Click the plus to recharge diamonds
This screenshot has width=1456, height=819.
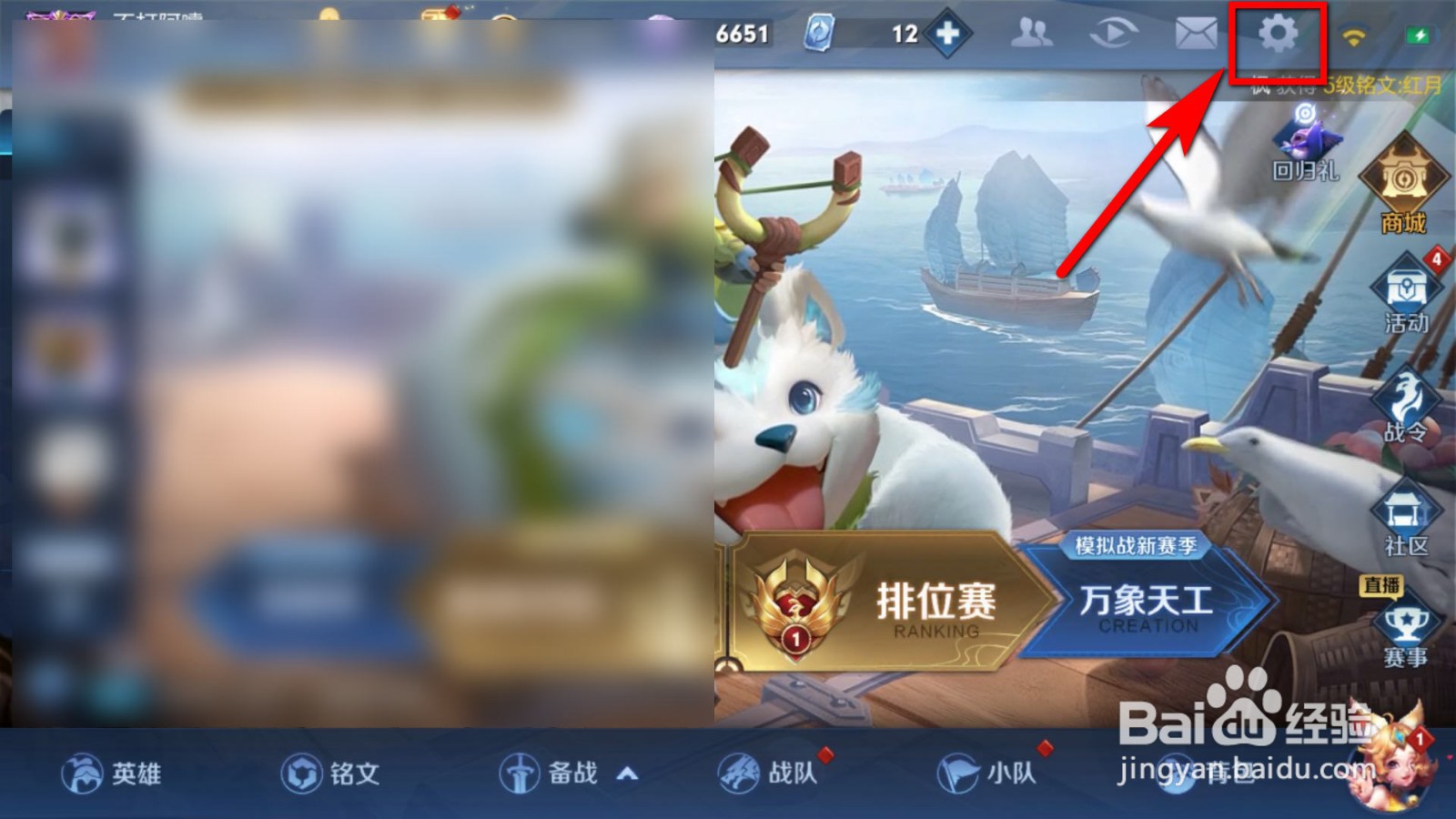[x=948, y=34]
